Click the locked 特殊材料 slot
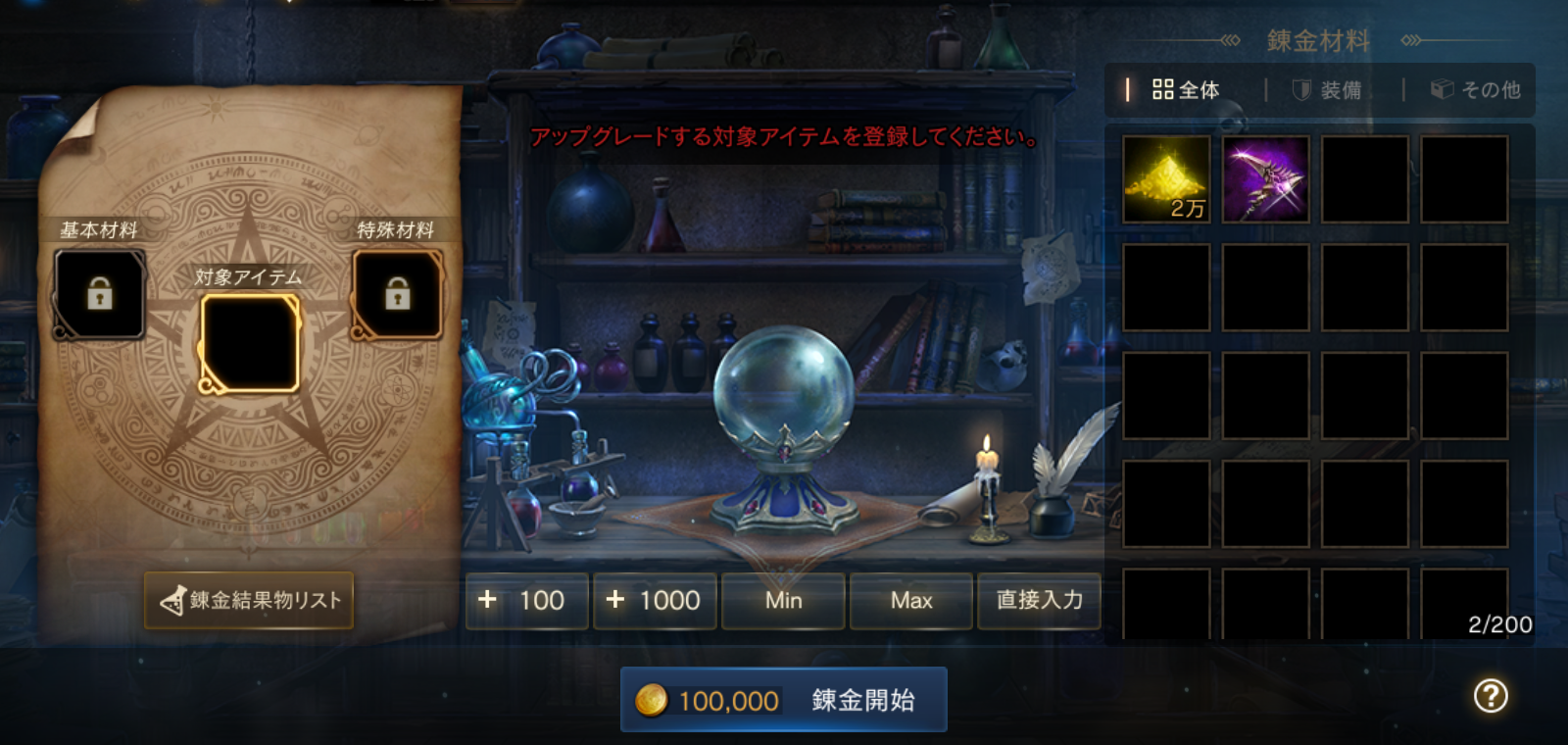1568x745 pixels. 397,294
